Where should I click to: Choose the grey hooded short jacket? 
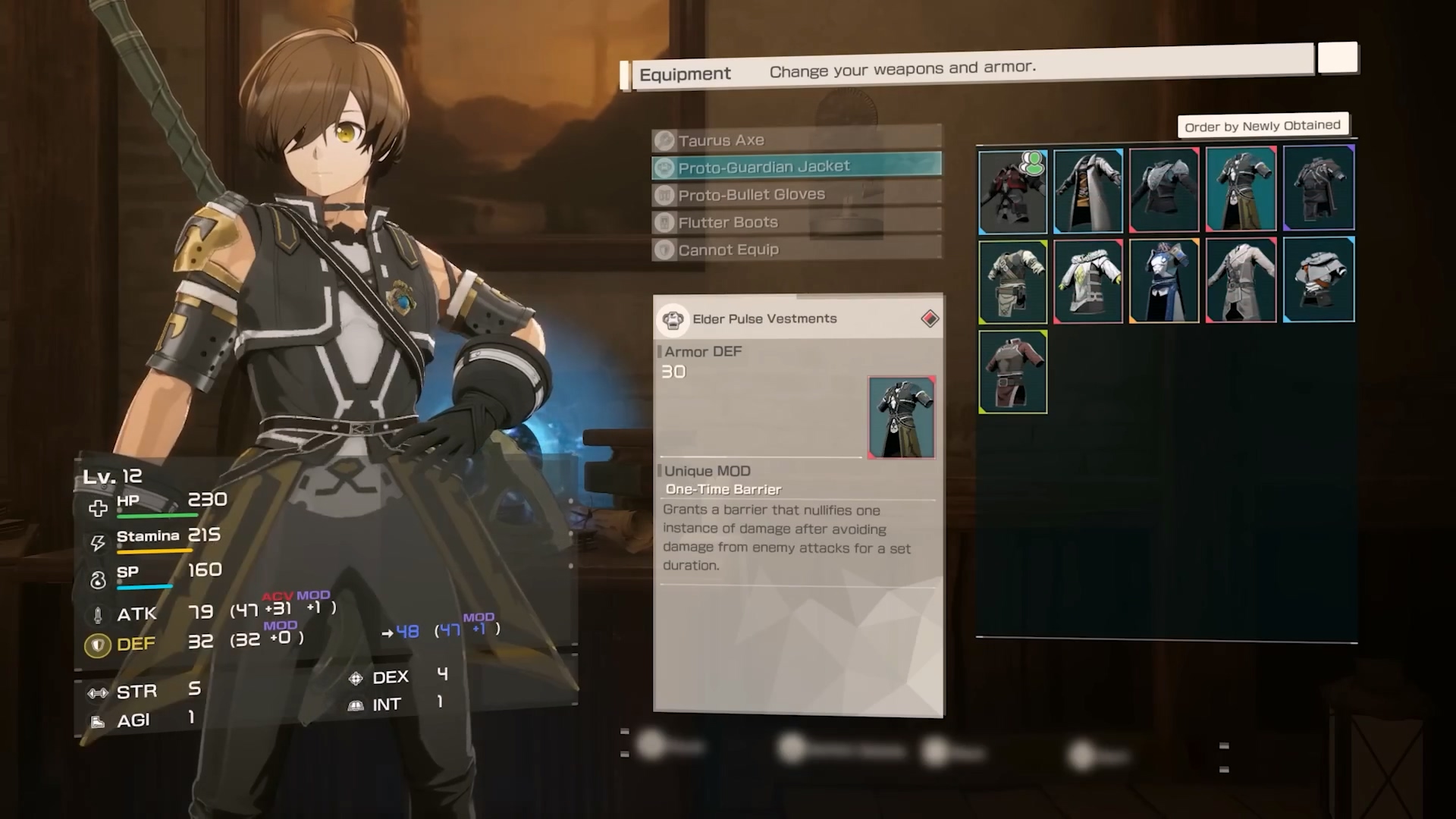(x=1318, y=280)
